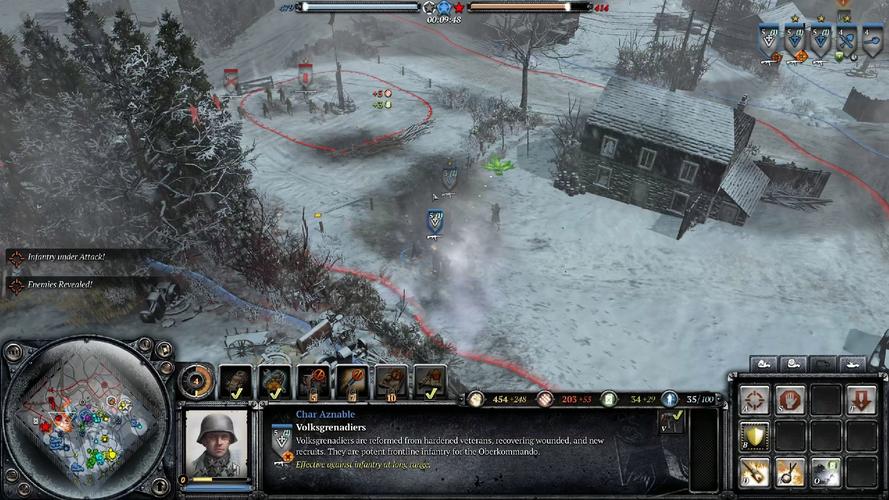Screen dimensions: 889x500
Task: Pick the last squad shield with the single blue tool
Action: (870, 42)
